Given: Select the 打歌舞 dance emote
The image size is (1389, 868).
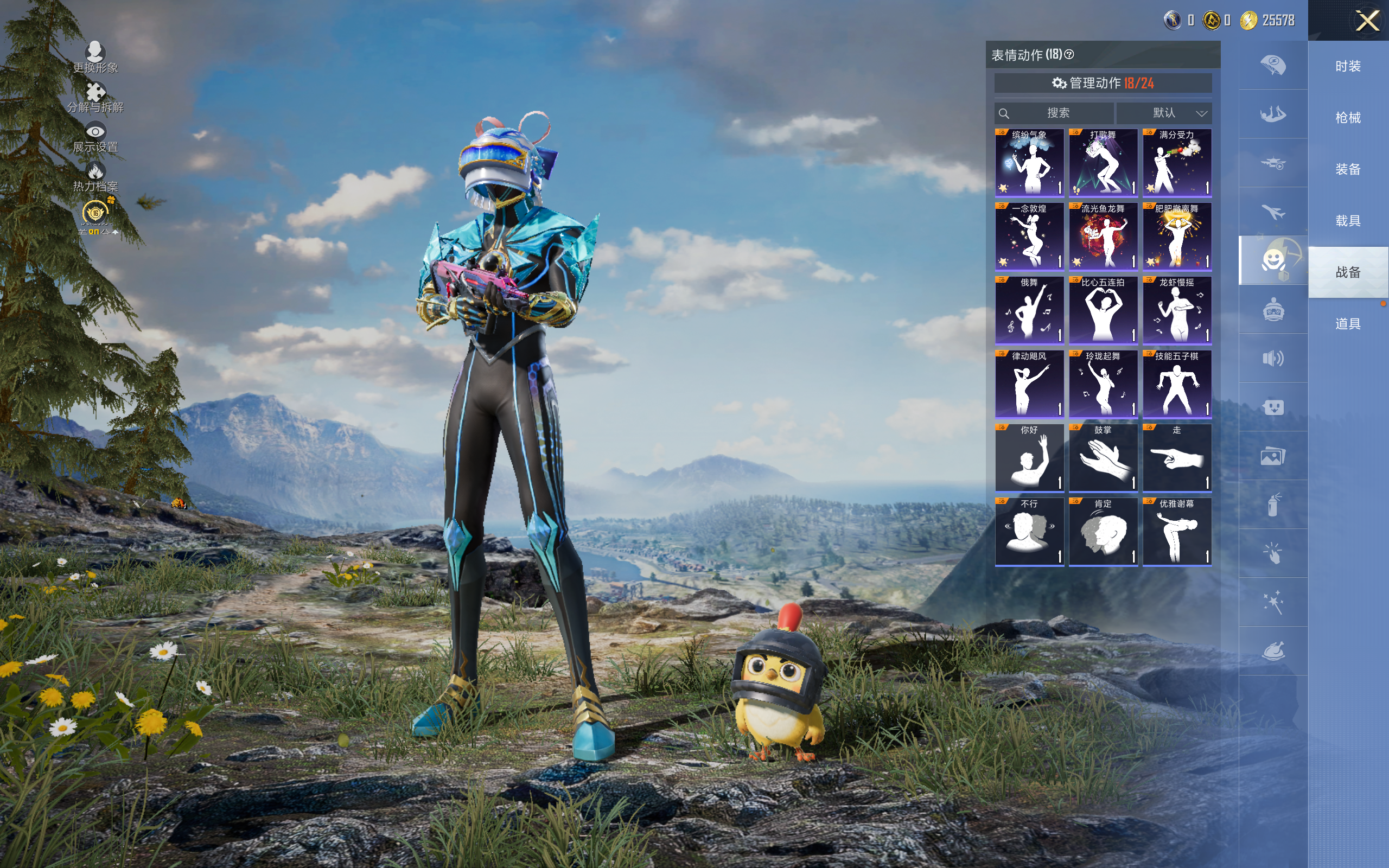Looking at the screenshot, I should pos(1103,162).
